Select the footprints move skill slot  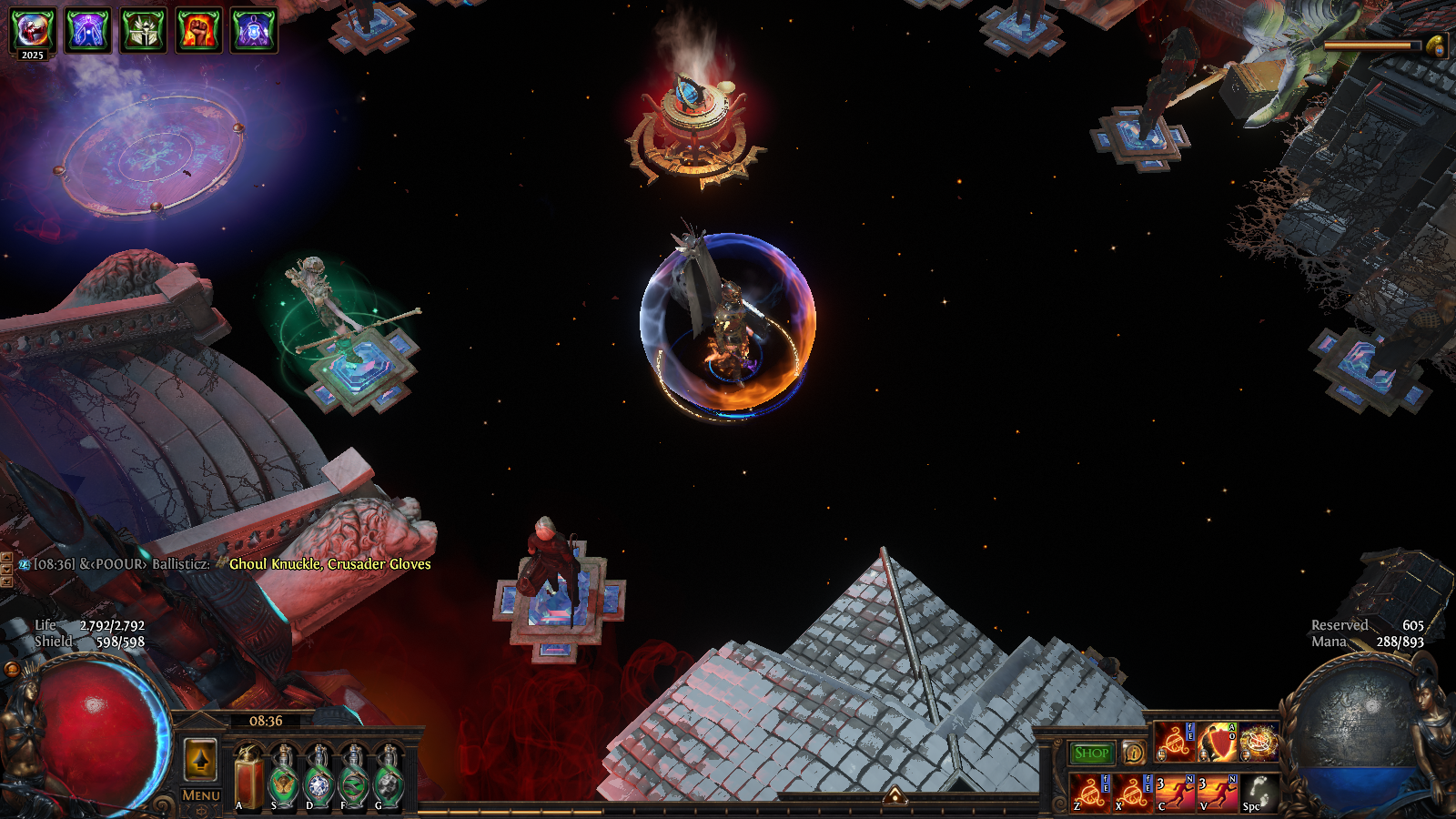tap(1259, 793)
